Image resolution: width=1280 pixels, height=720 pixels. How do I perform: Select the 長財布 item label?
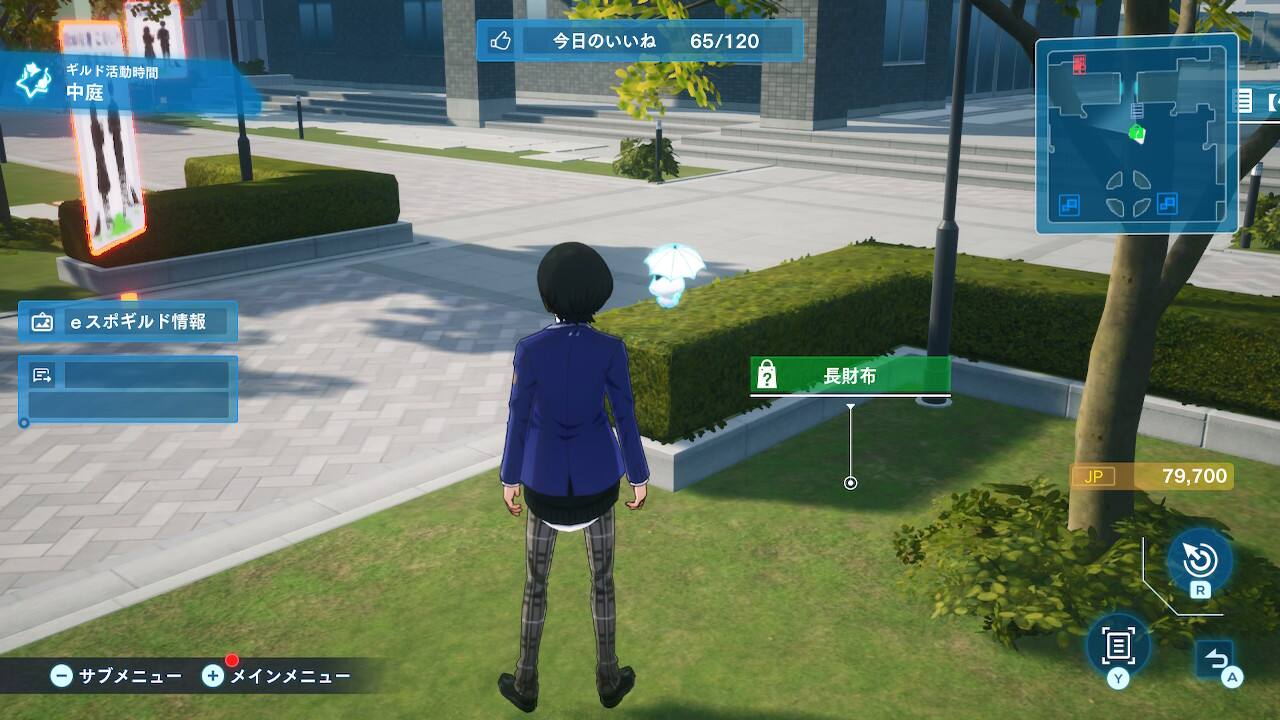click(849, 376)
